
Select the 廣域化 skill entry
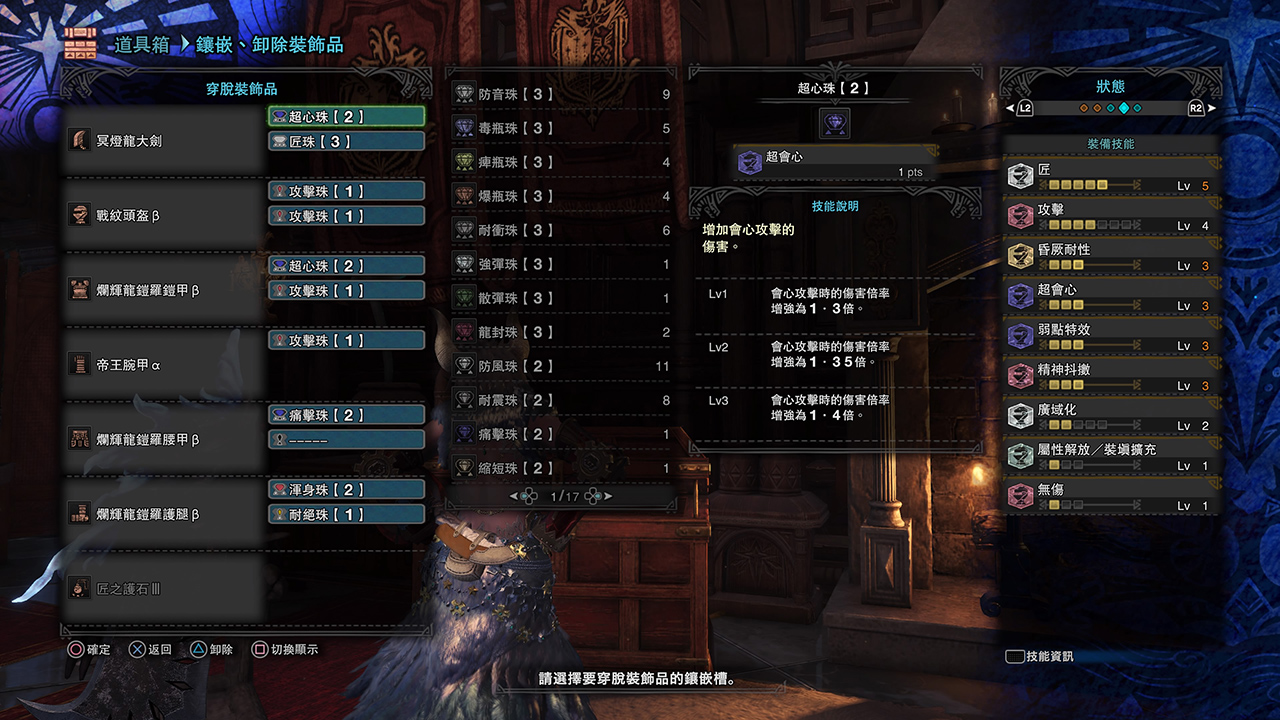[x=1112, y=417]
